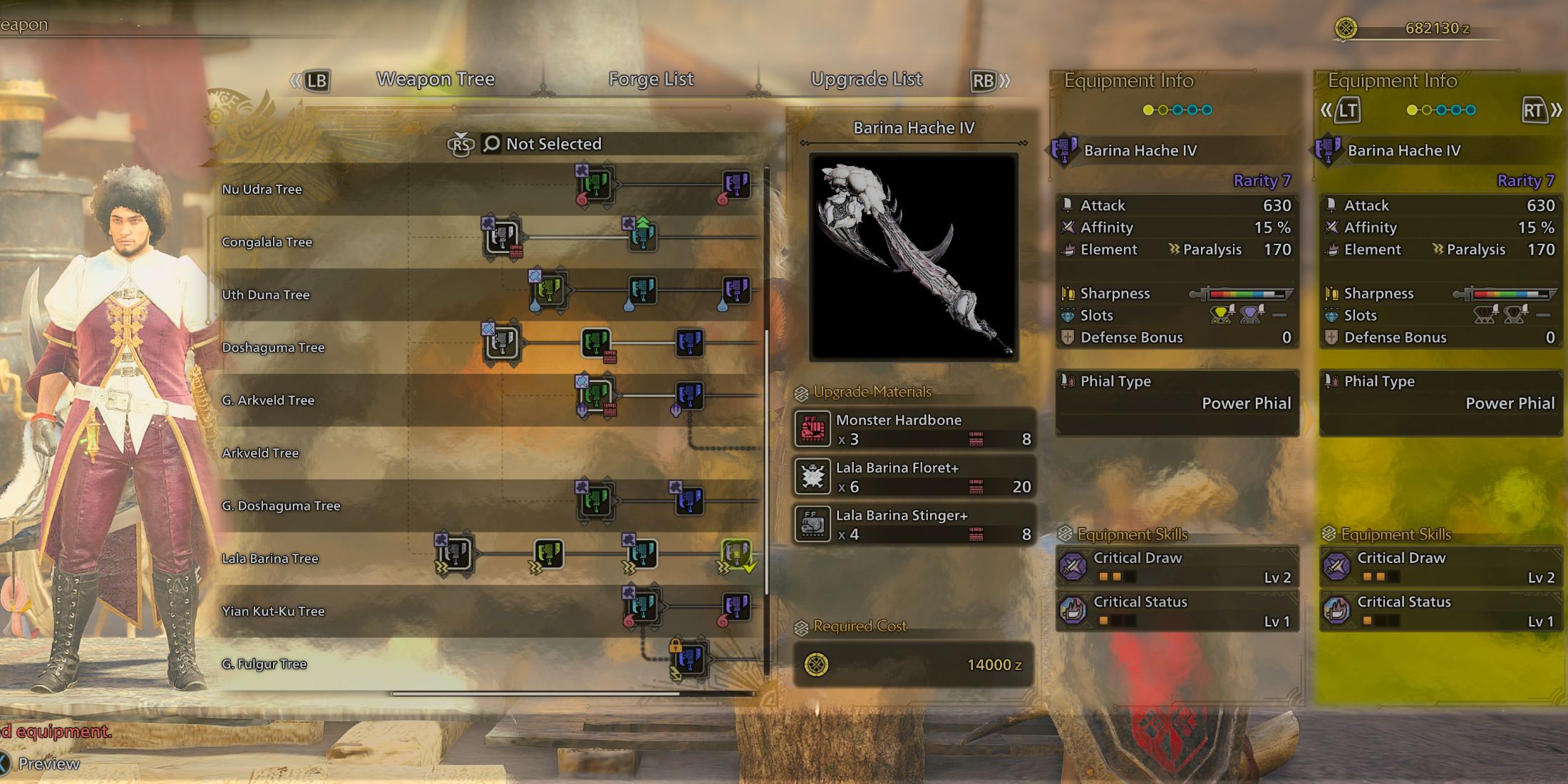Choose the Yian Kut-Ku Tree row label

click(x=273, y=612)
